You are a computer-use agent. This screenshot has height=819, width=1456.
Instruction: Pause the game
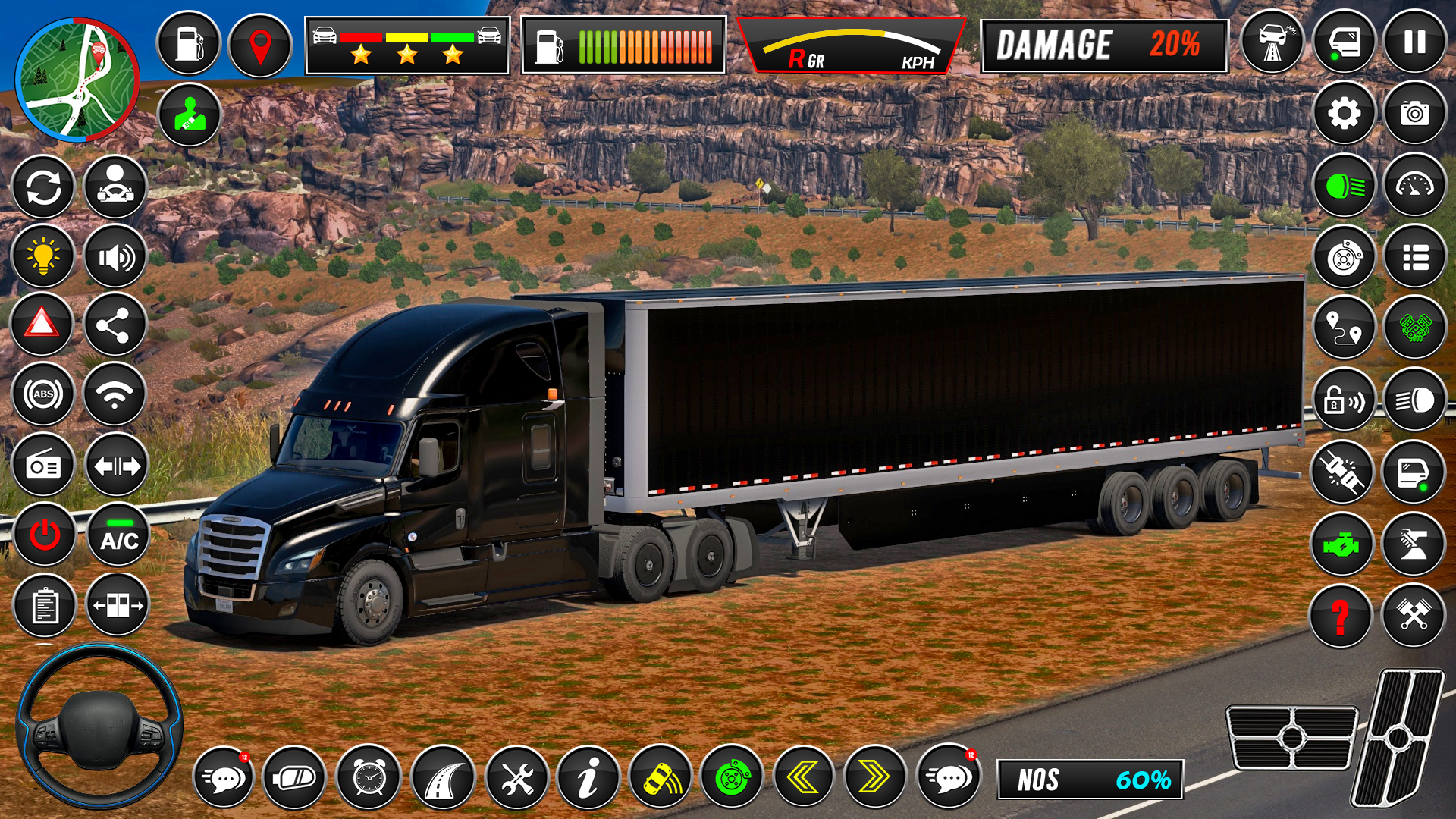pyautogui.click(x=1414, y=42)
